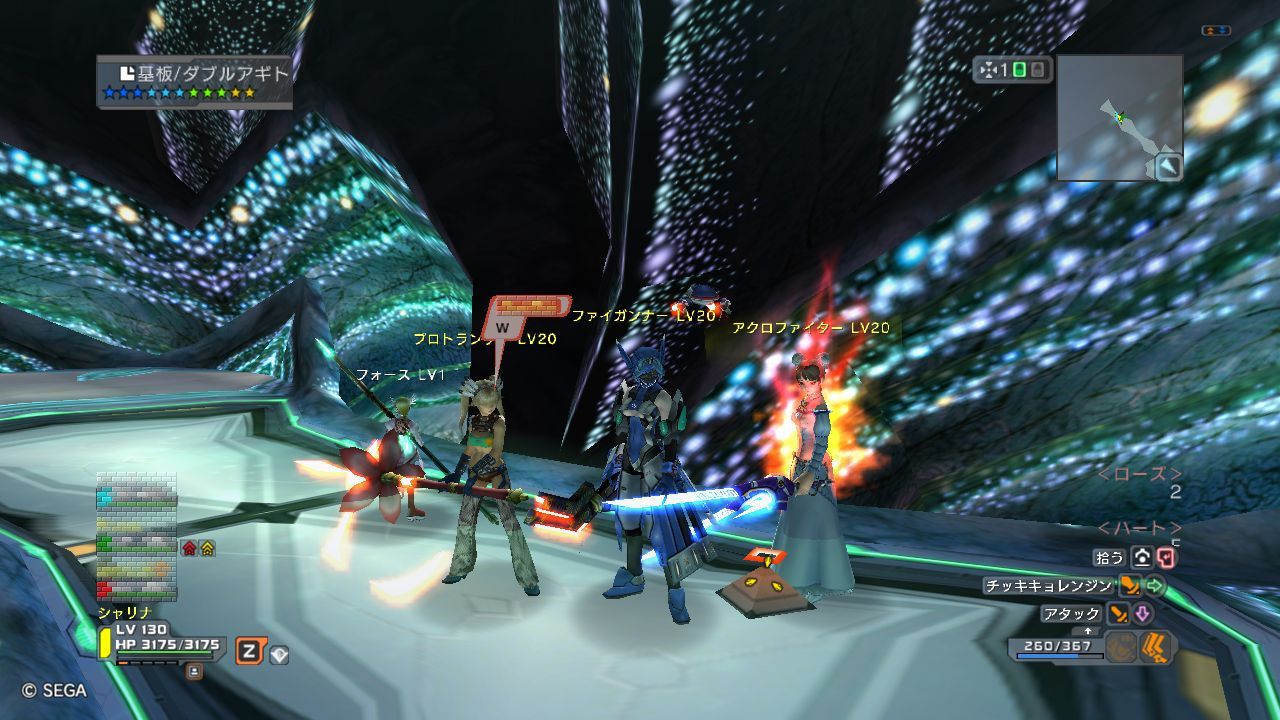The height and width of the screenshot is (720, 1280).
Task: Choose the 拾う pick-up action
Action: 1112,558
